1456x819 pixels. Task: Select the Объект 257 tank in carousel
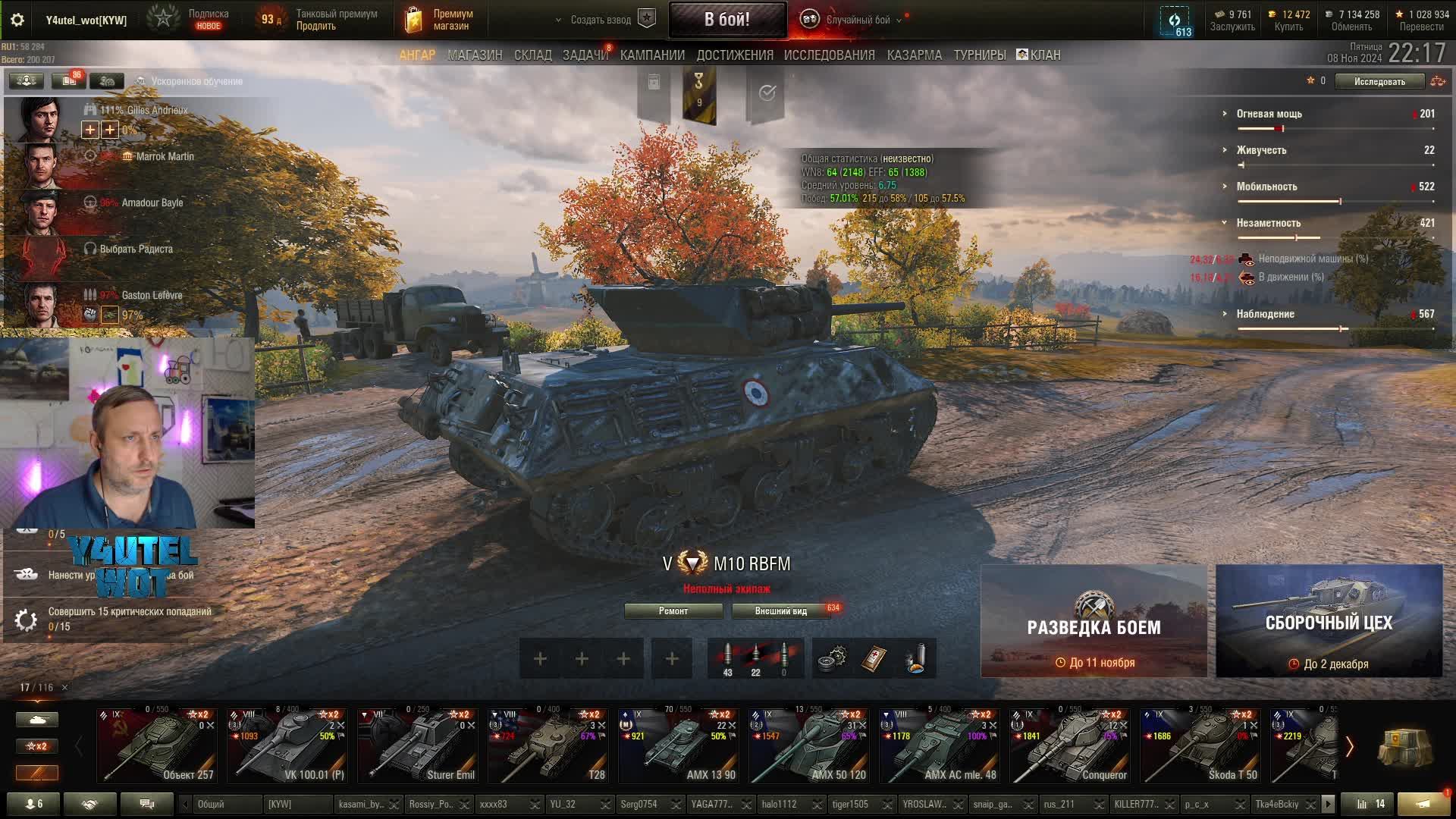pos(157,746)
